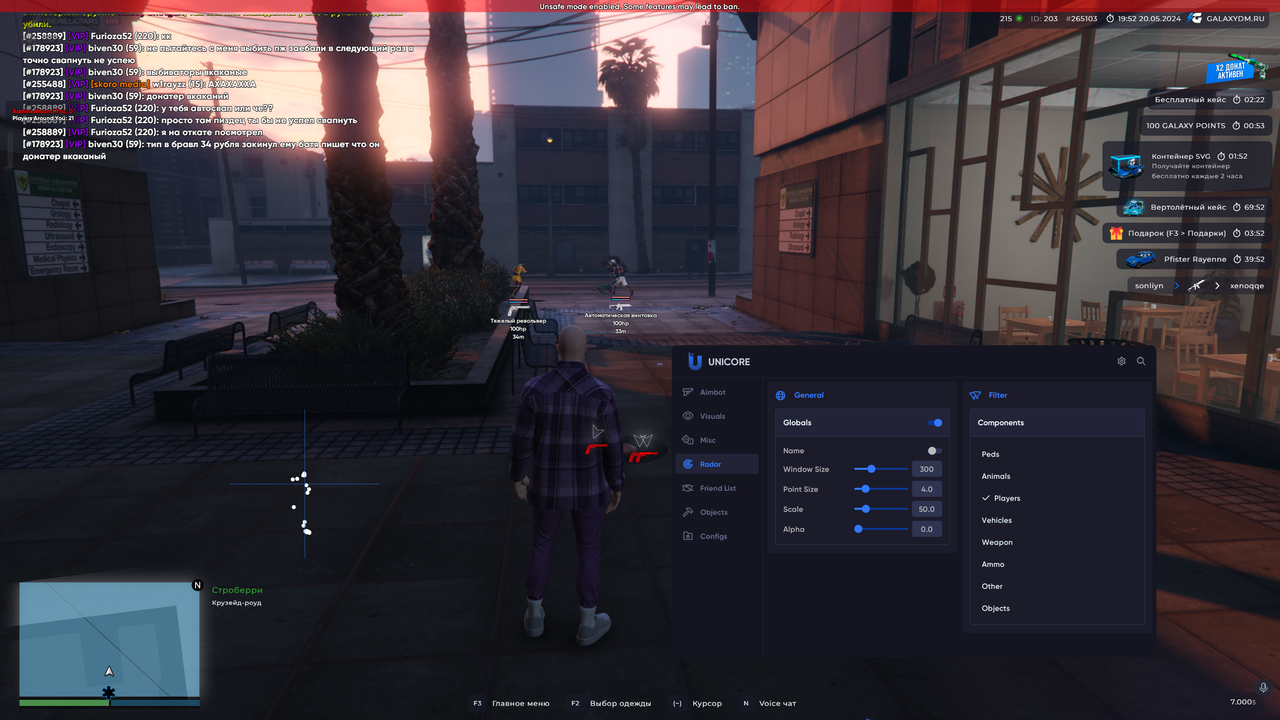
Task: Enable the Name toggle
Action: 934,451
